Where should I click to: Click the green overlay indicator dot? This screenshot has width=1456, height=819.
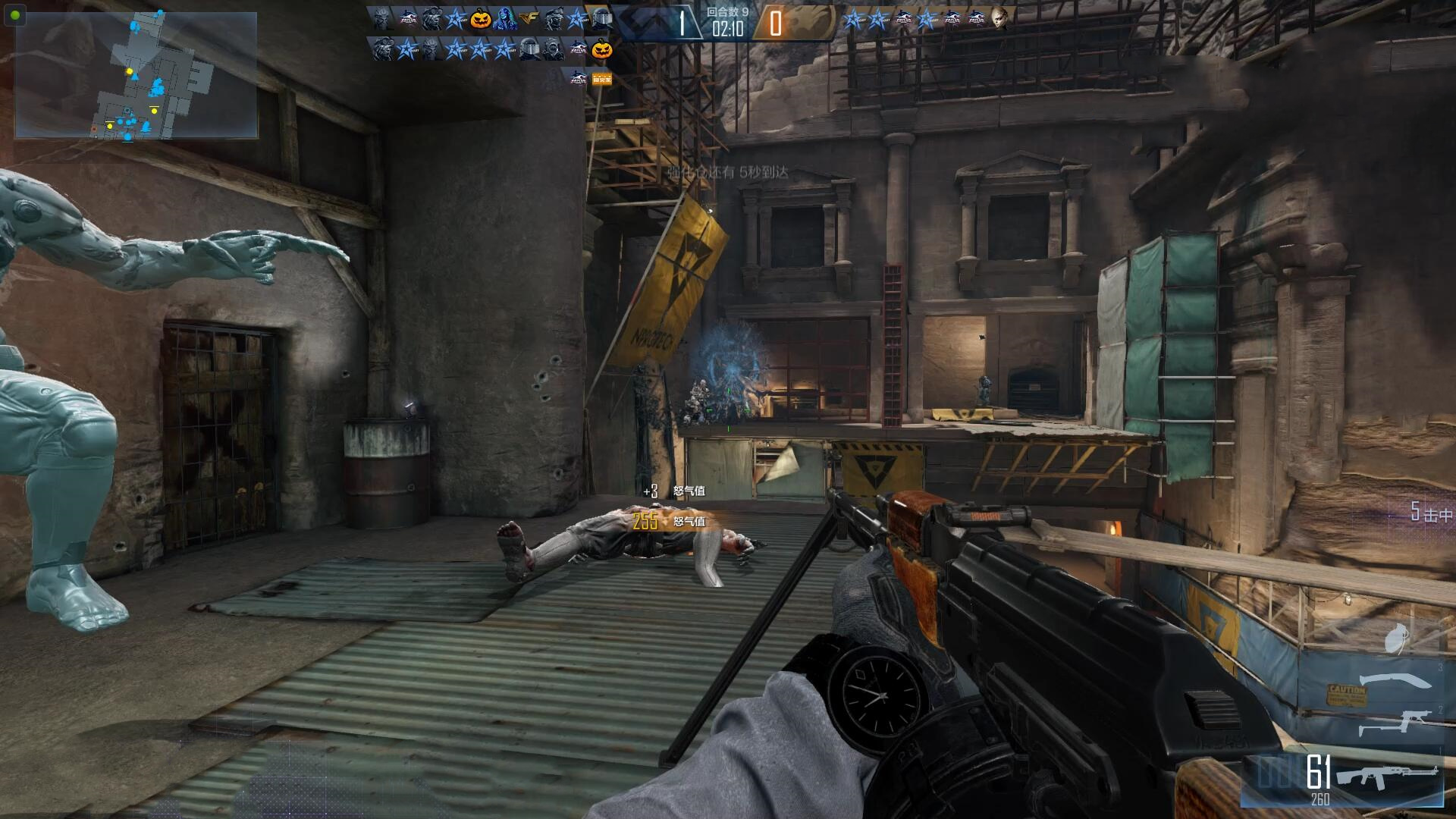[15, 14]
